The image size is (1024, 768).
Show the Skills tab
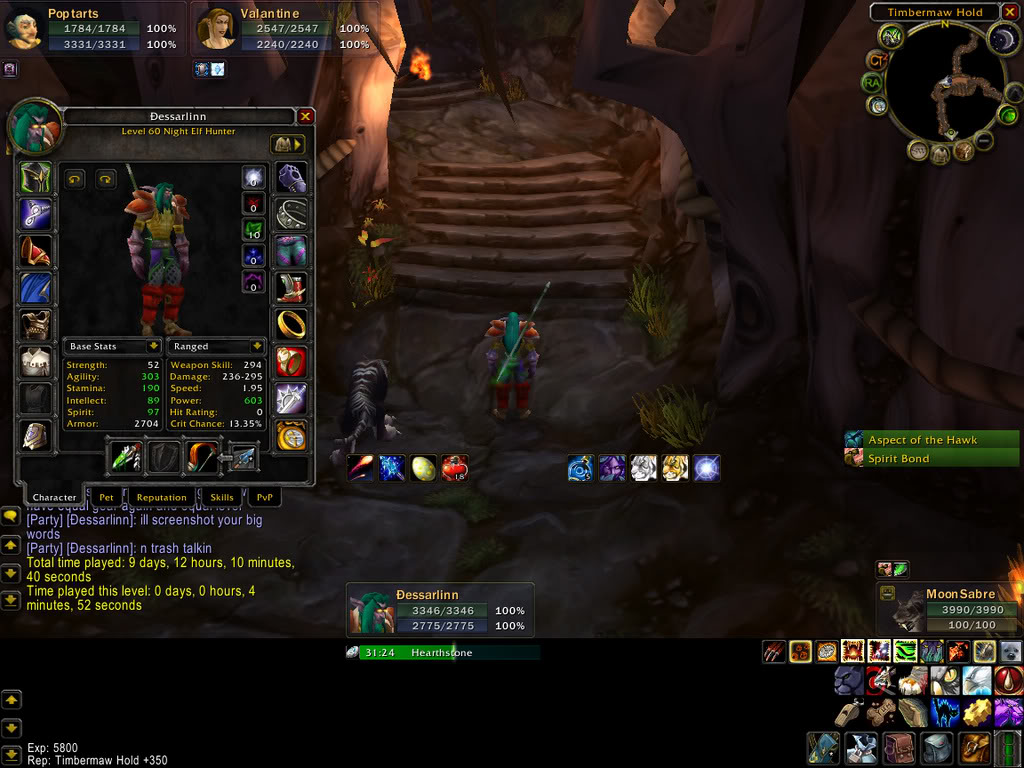(222, 497)
